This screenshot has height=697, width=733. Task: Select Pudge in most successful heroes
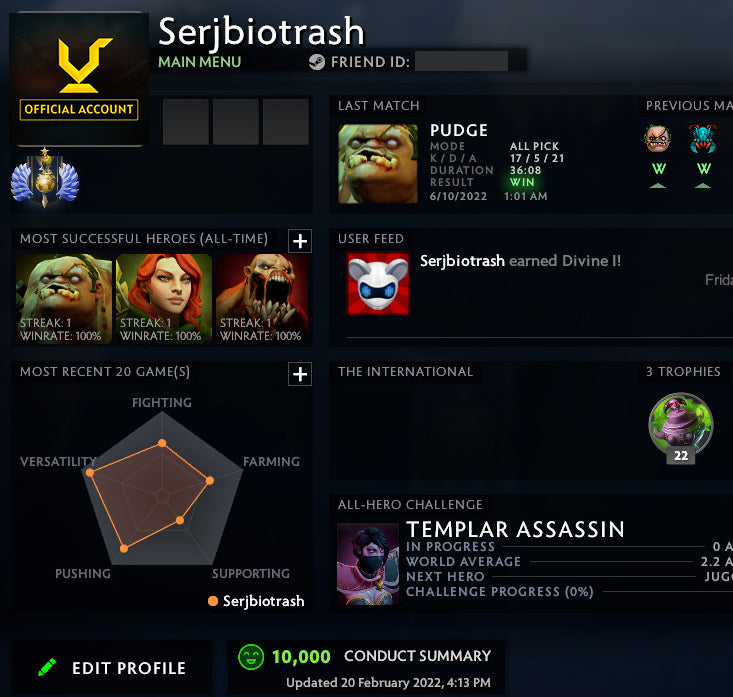tap(65, 299)
